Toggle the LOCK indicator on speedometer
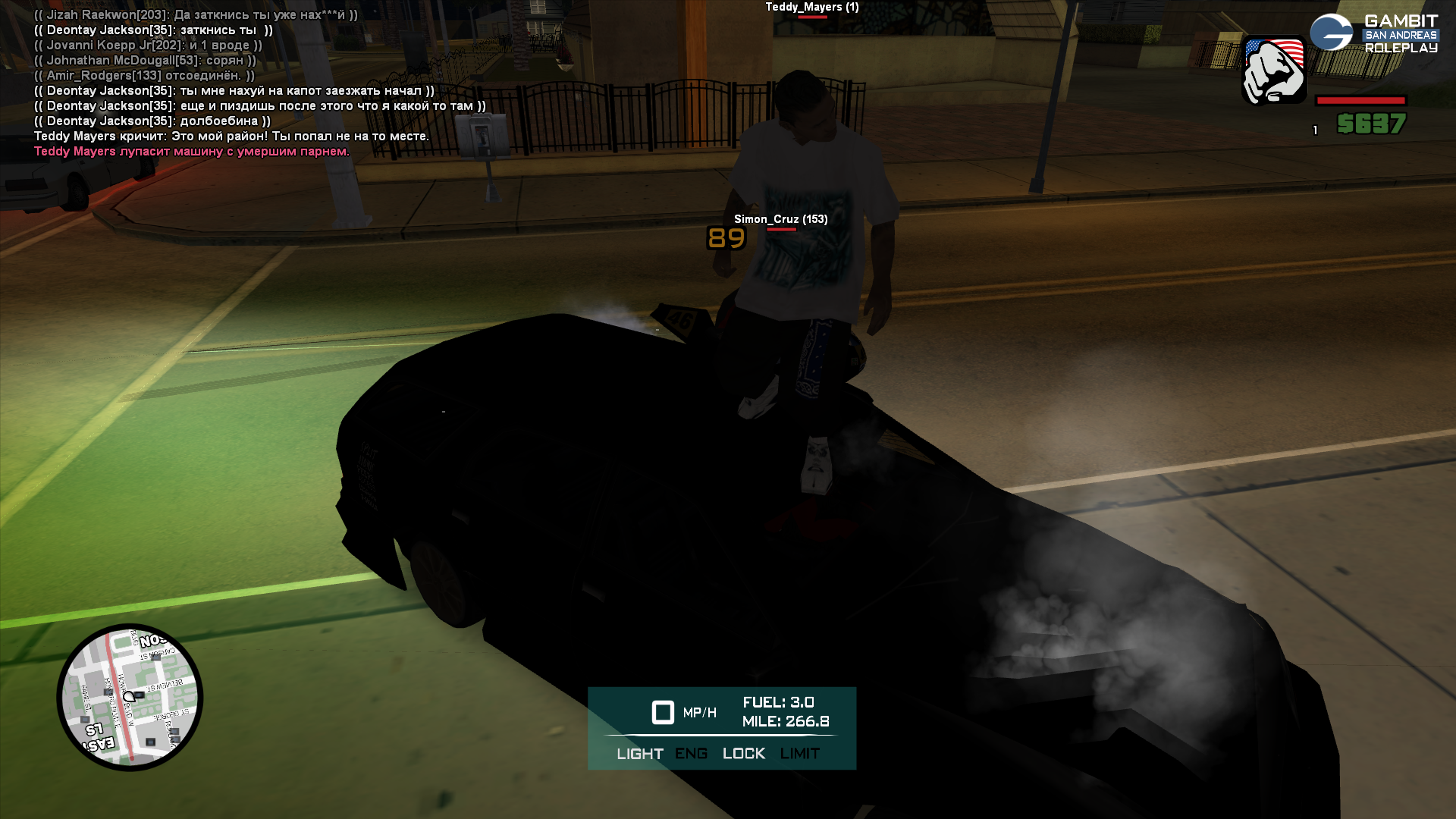The width and height of the screenshot is (1456, 819). tap(743, 754)
